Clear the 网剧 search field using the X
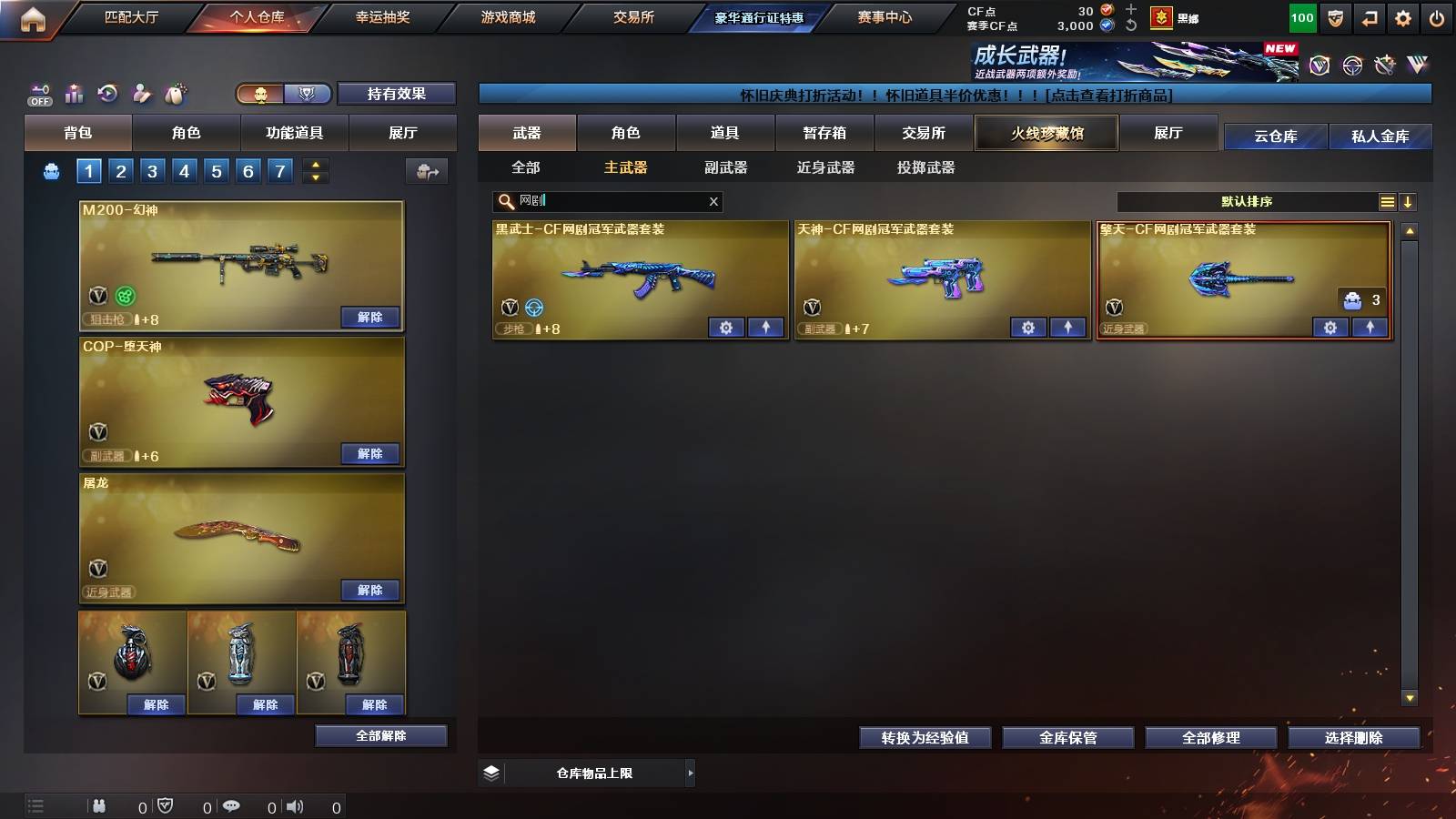The image size is (1456, 819). 713,201
